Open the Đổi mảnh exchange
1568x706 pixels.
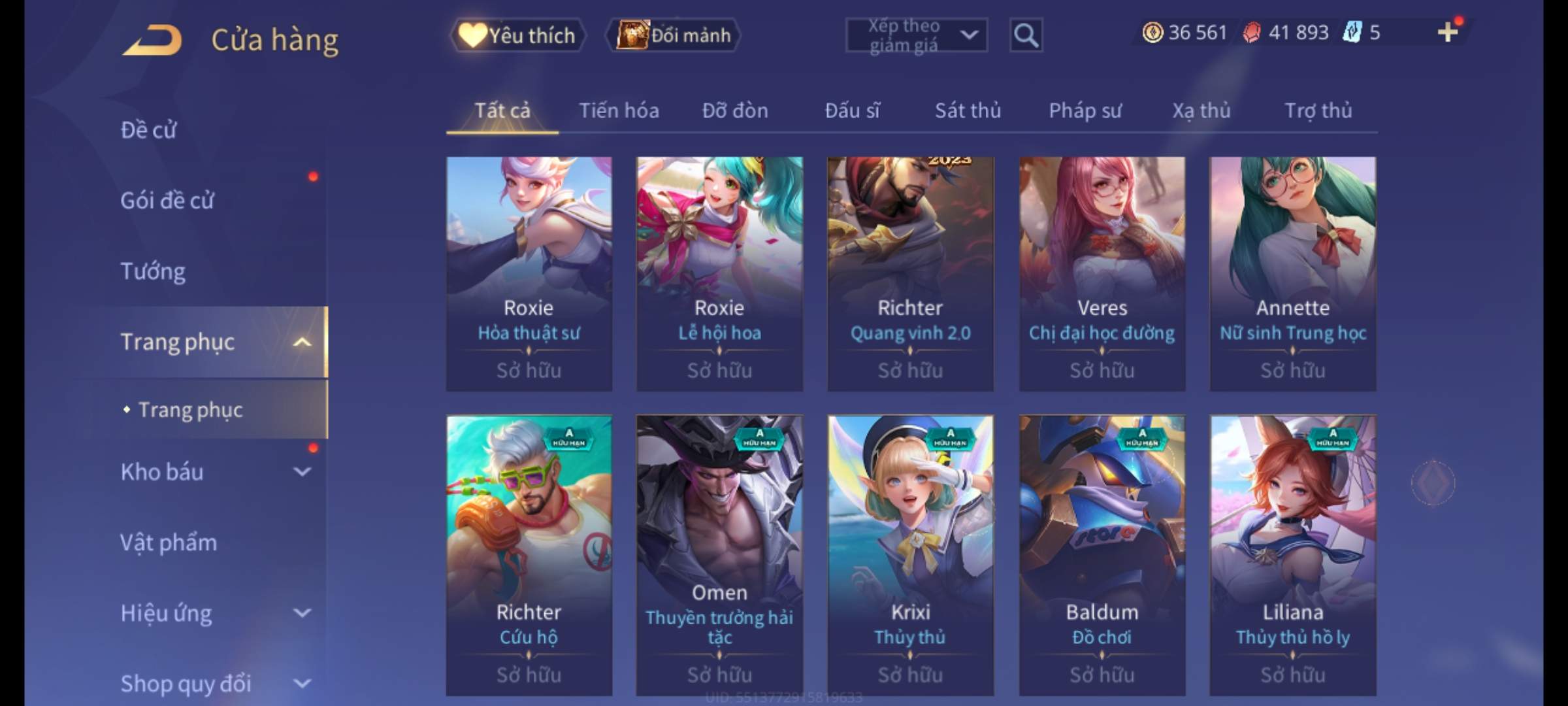[674, 35]
